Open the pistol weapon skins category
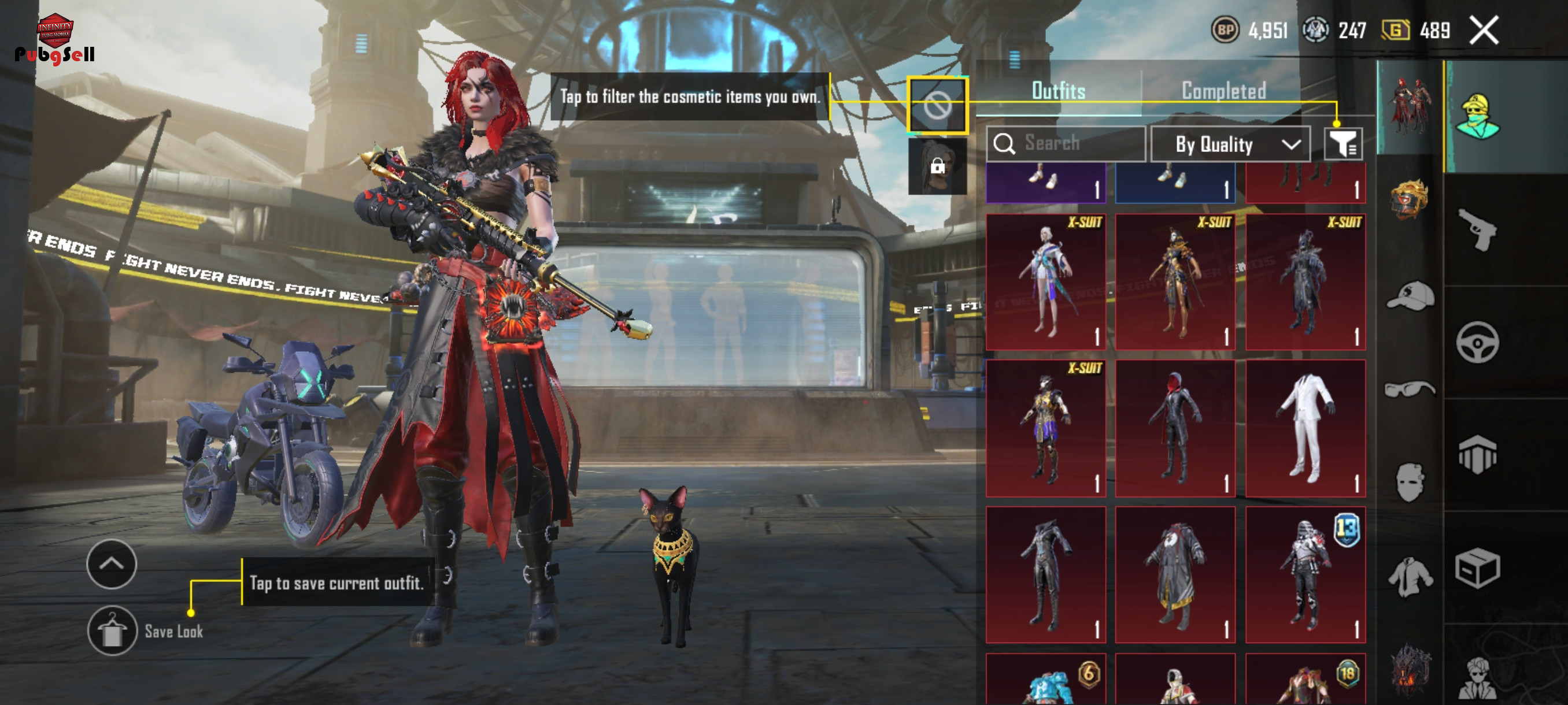1568x705 pixels. [1477, 228]
